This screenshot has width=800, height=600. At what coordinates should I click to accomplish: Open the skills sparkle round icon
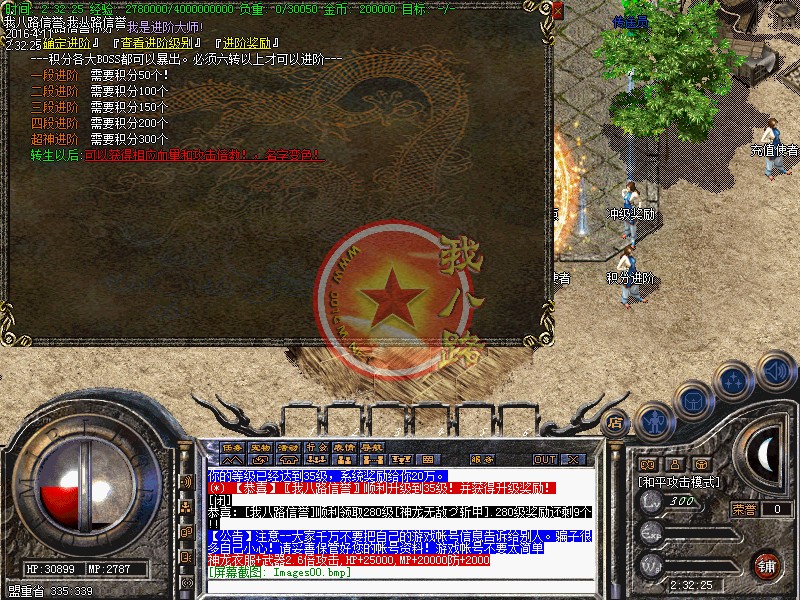[735, 380]
